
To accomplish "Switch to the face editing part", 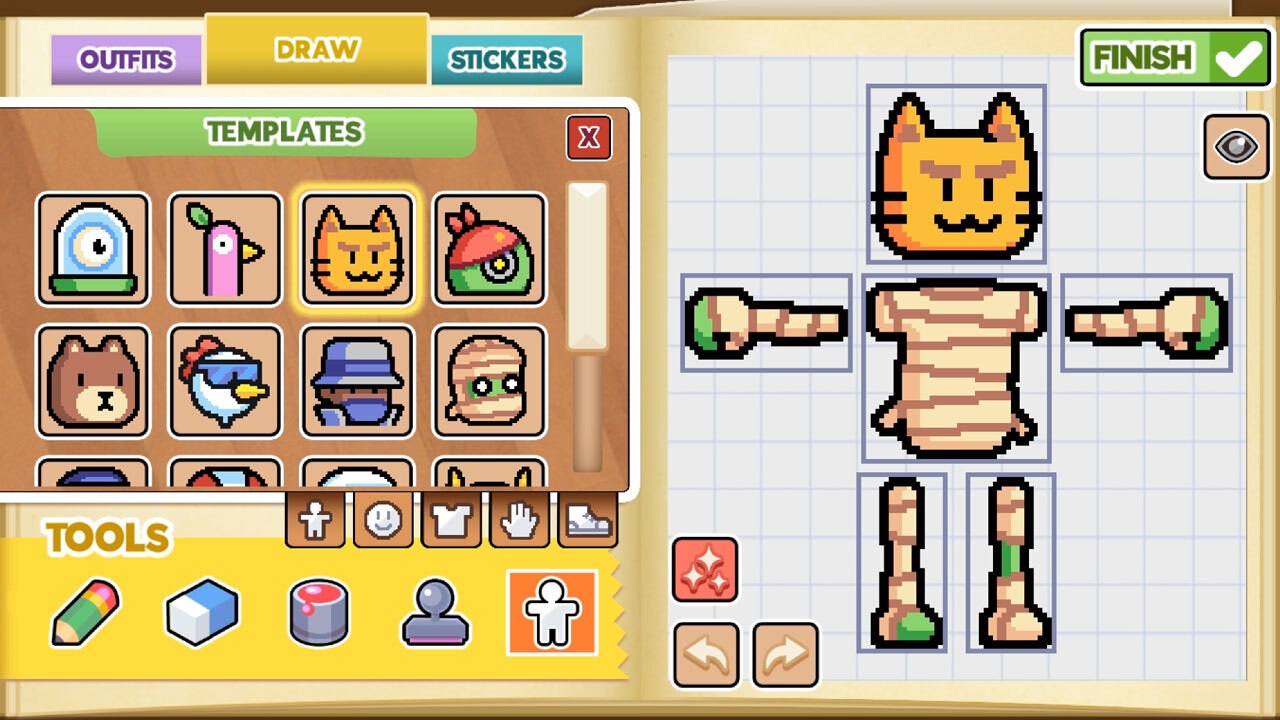I will [x=383, y=519].
